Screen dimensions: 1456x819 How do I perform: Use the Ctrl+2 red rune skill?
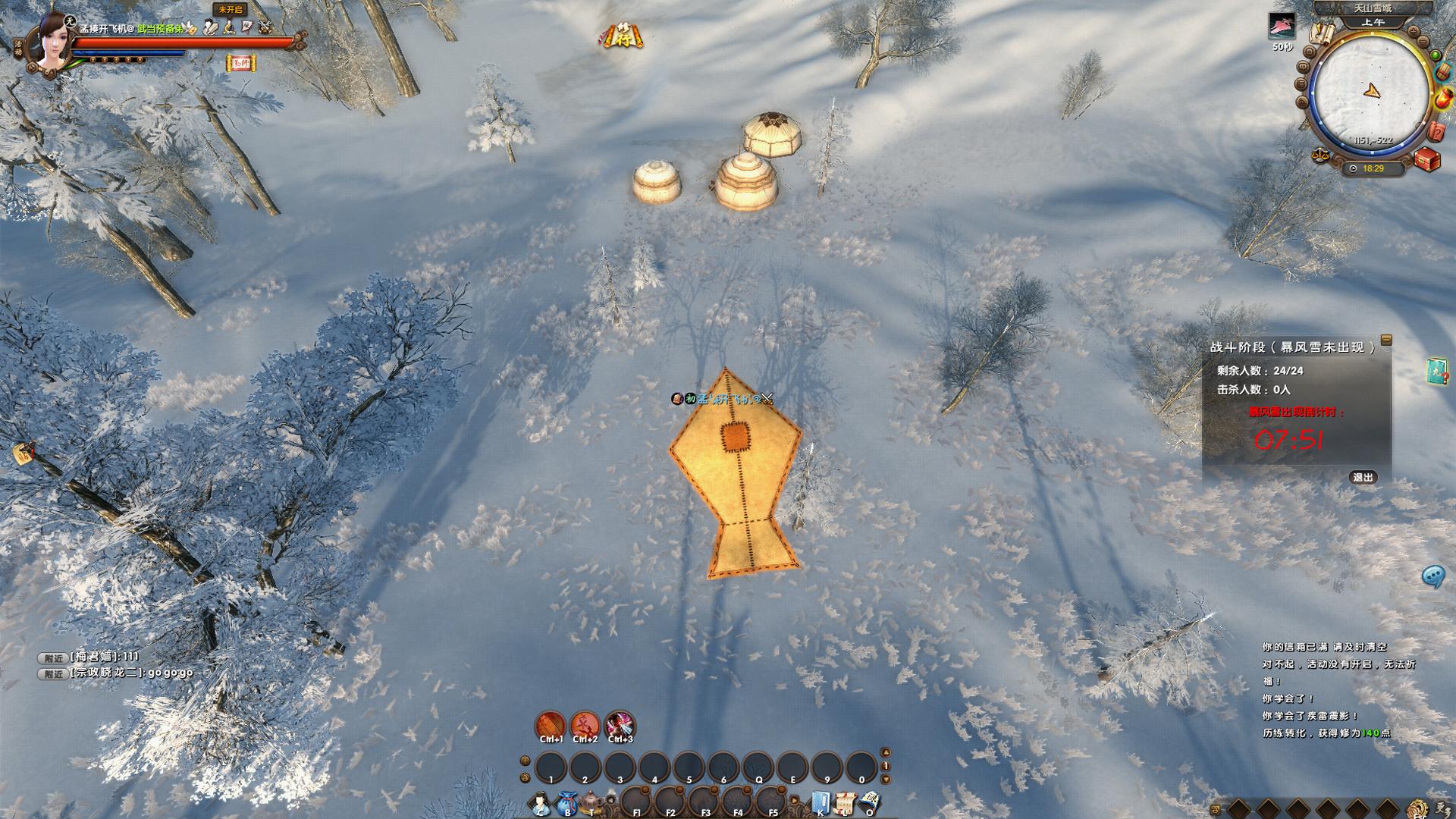[x=585, y=726]
